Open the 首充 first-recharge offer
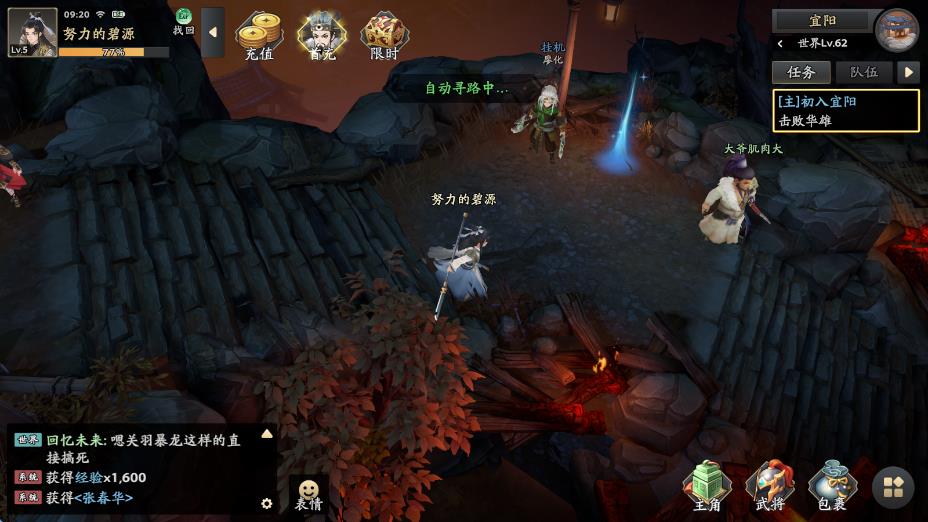The height and width of the screenshot is (522, 928). (x=321, y=36)
